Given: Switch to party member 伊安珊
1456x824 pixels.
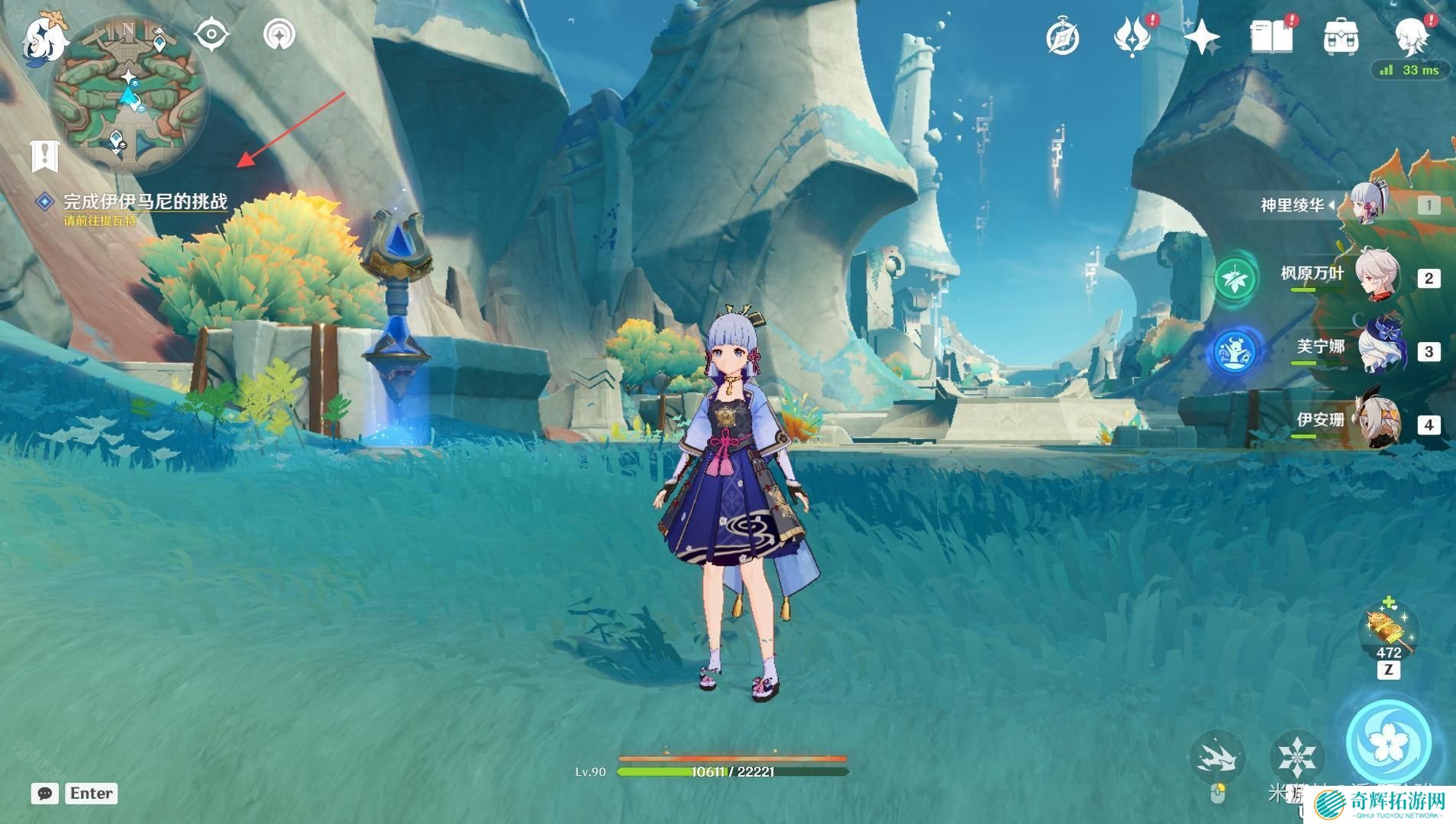Looking at the screenshot, I should pos(1377,423).
